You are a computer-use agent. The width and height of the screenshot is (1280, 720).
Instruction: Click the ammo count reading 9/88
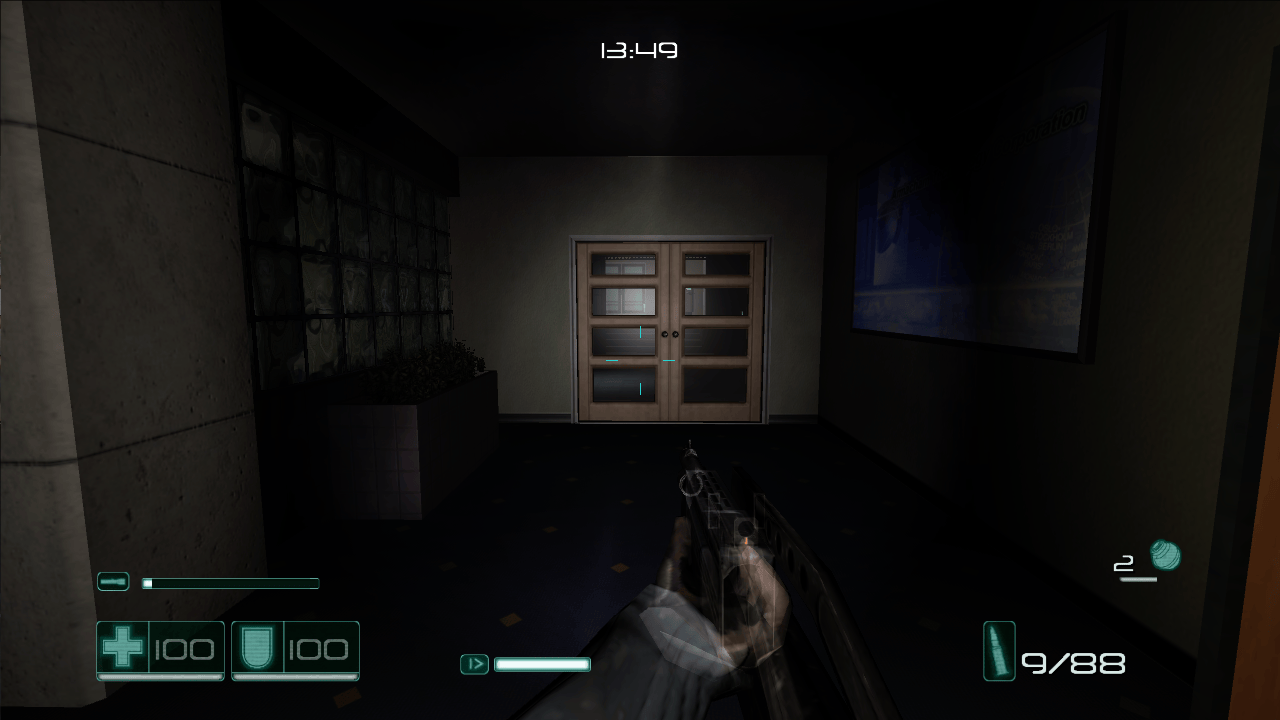pyautogui.click(x=1073, y=661)
